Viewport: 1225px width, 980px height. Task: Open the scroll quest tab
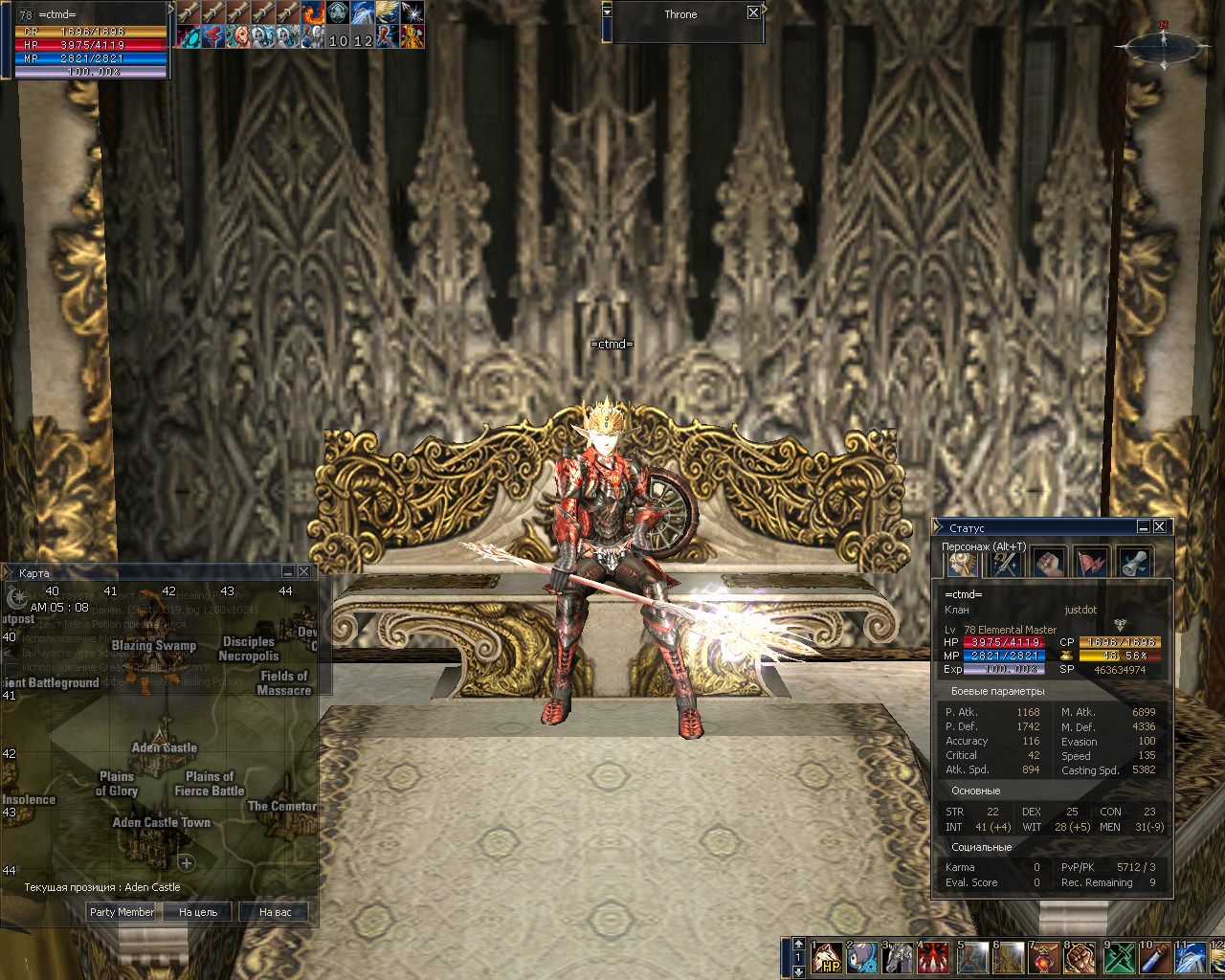point(1134,564)
